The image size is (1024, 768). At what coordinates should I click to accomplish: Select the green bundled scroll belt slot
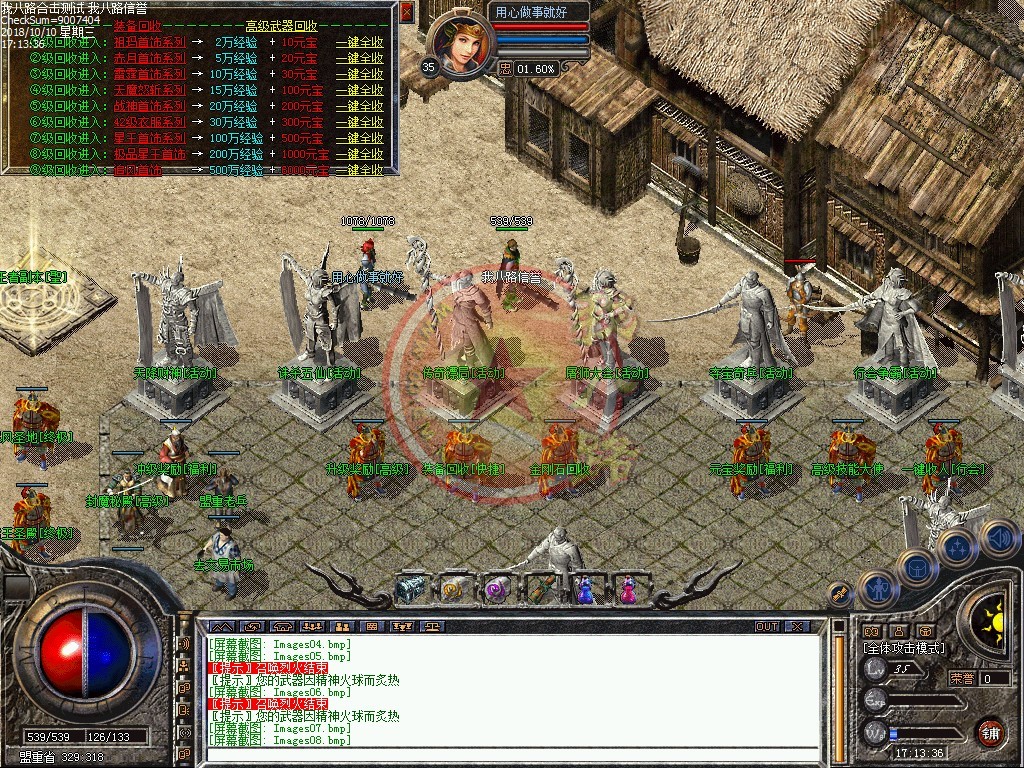pyautogui.click(x=541, y=590)
